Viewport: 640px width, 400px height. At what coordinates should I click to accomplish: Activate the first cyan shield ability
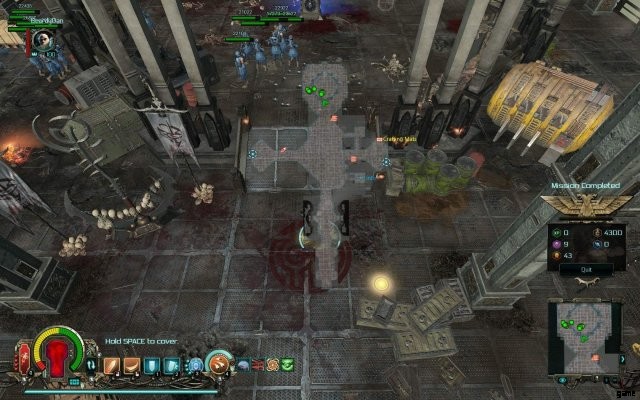coord(150,366)
